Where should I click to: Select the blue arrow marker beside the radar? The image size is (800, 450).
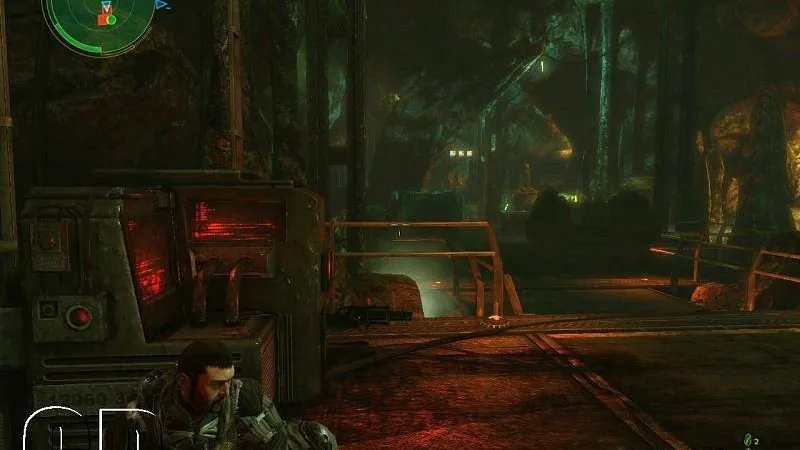[162, 6]
